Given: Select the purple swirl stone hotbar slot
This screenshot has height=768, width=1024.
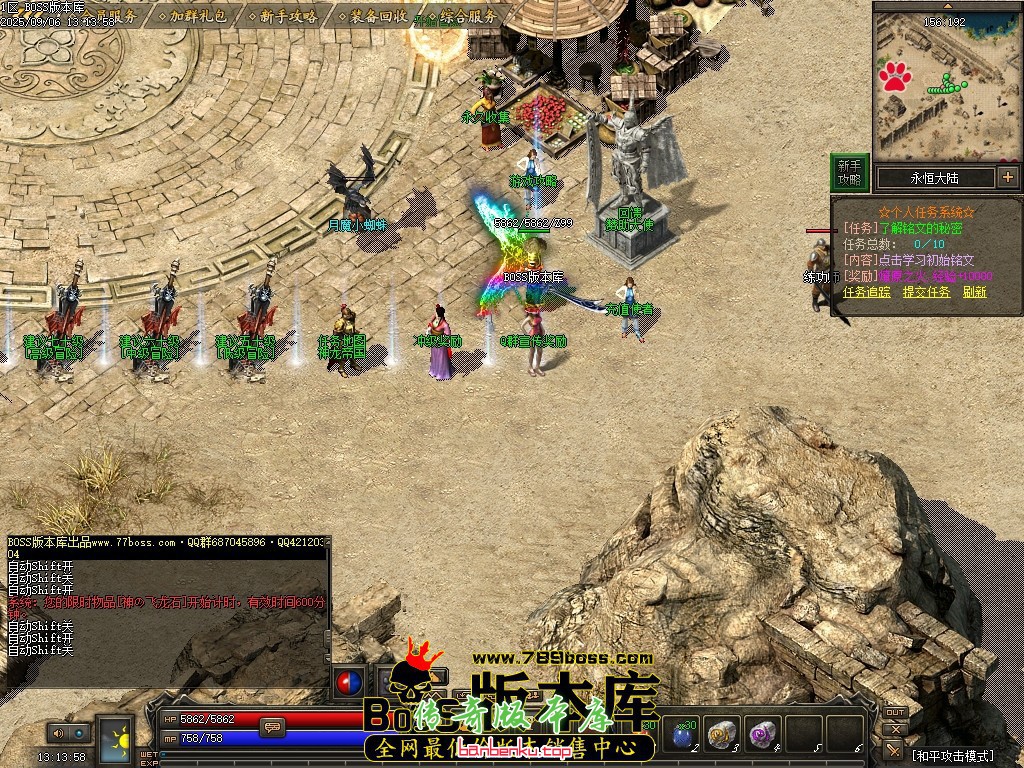Looking at the screenshot, I should tap(764, 735).
